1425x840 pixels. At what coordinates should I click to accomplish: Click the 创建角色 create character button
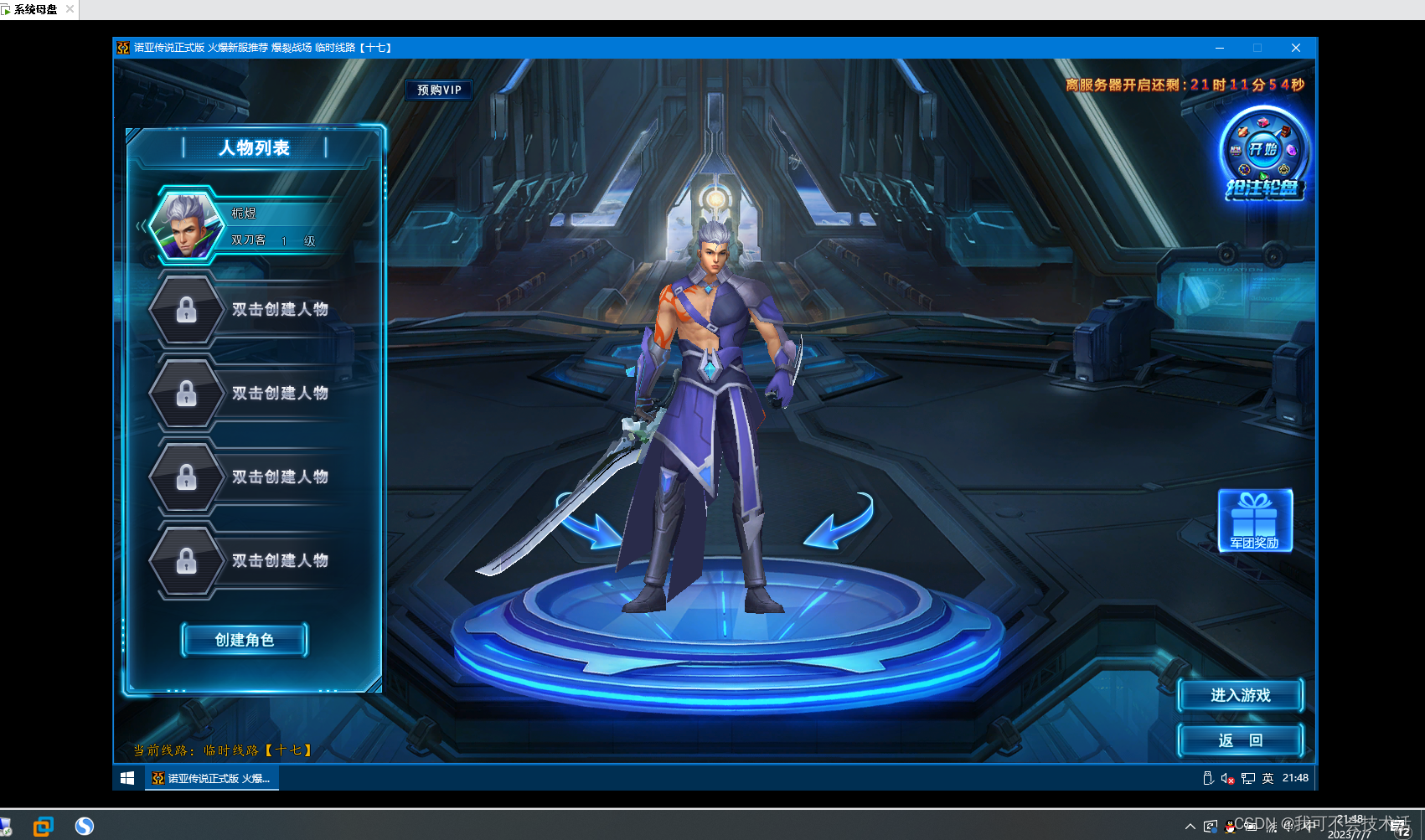pos(245,640)
